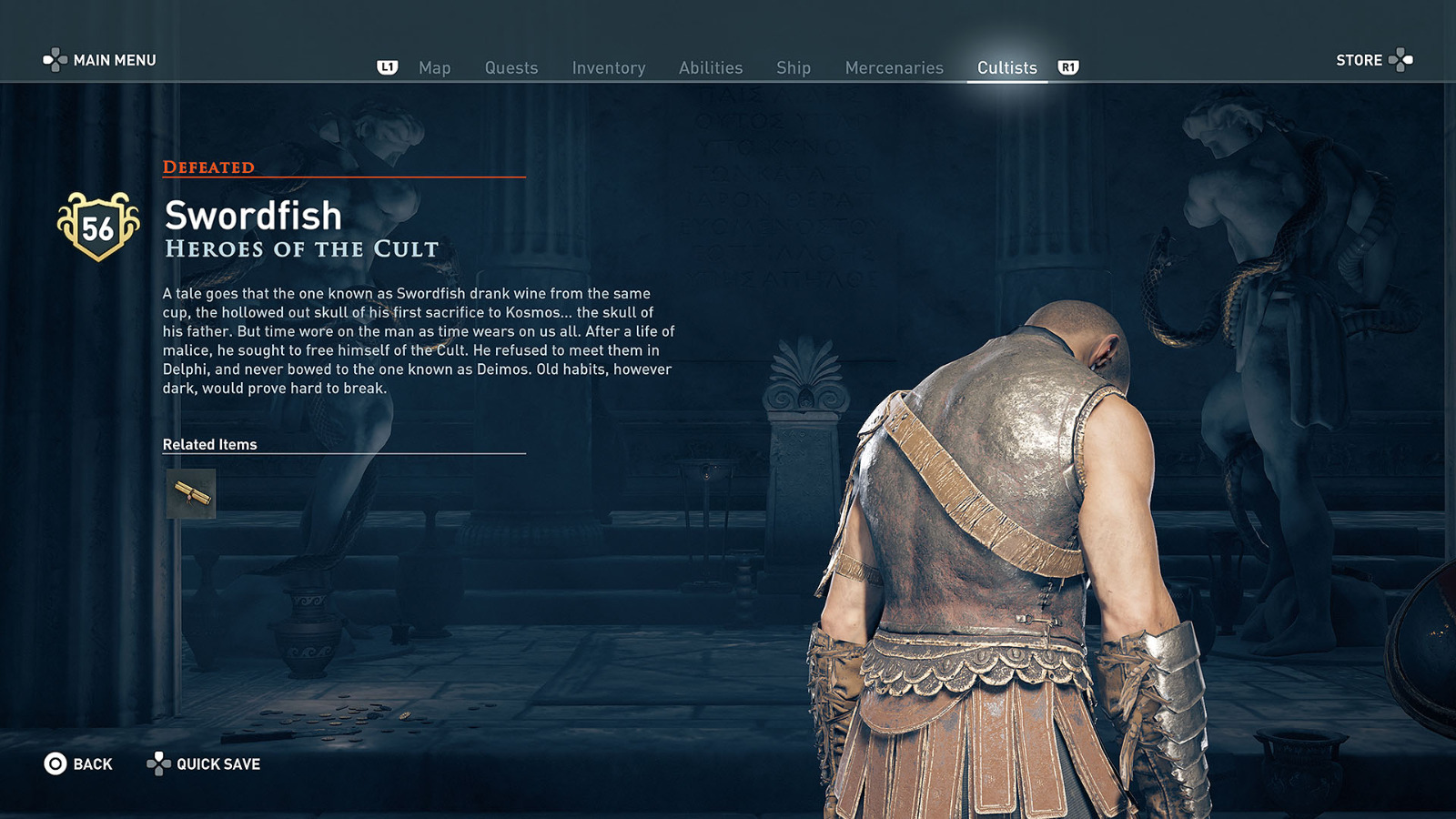Click the Quick Save d-pad icon
Image resolution: width=1456 pixels, height=819 pixels.
coord(160,764)
